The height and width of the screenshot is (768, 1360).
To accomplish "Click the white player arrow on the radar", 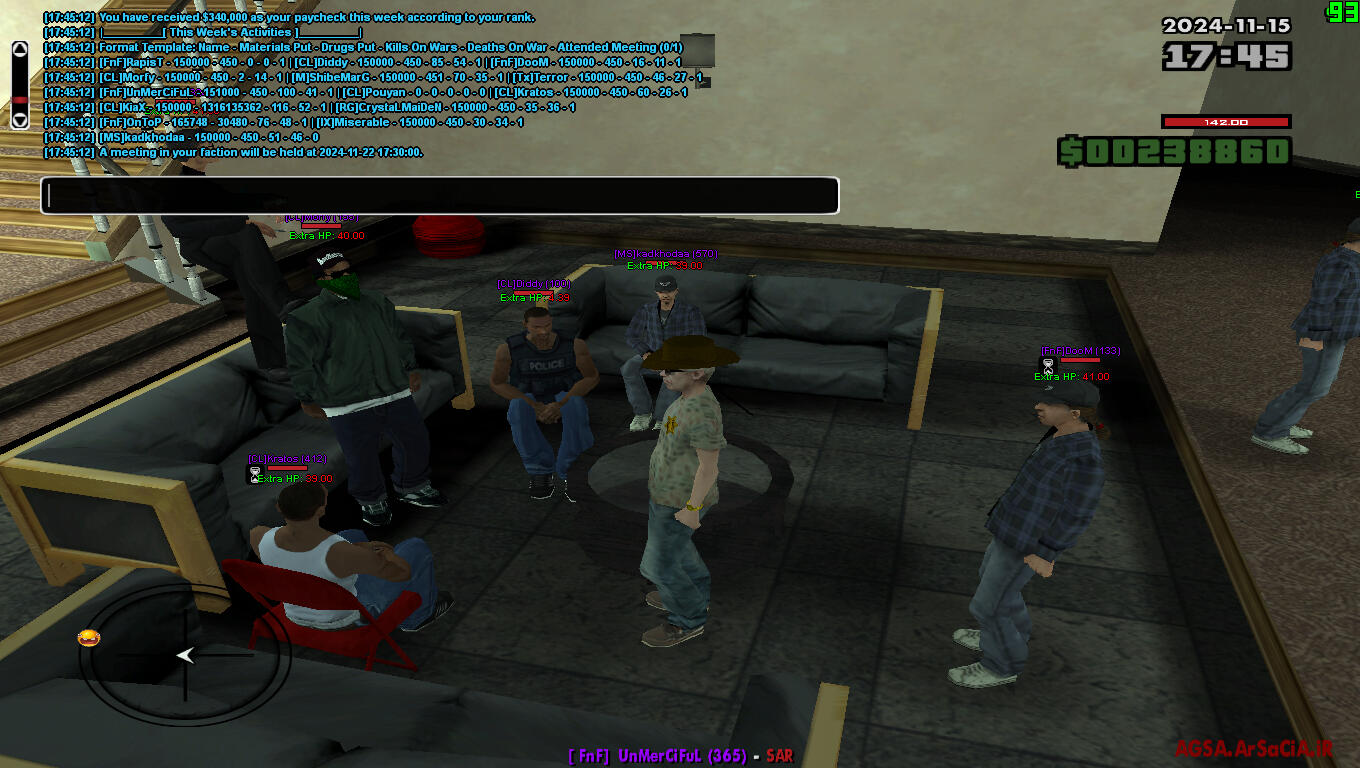I will click(186, 655).
